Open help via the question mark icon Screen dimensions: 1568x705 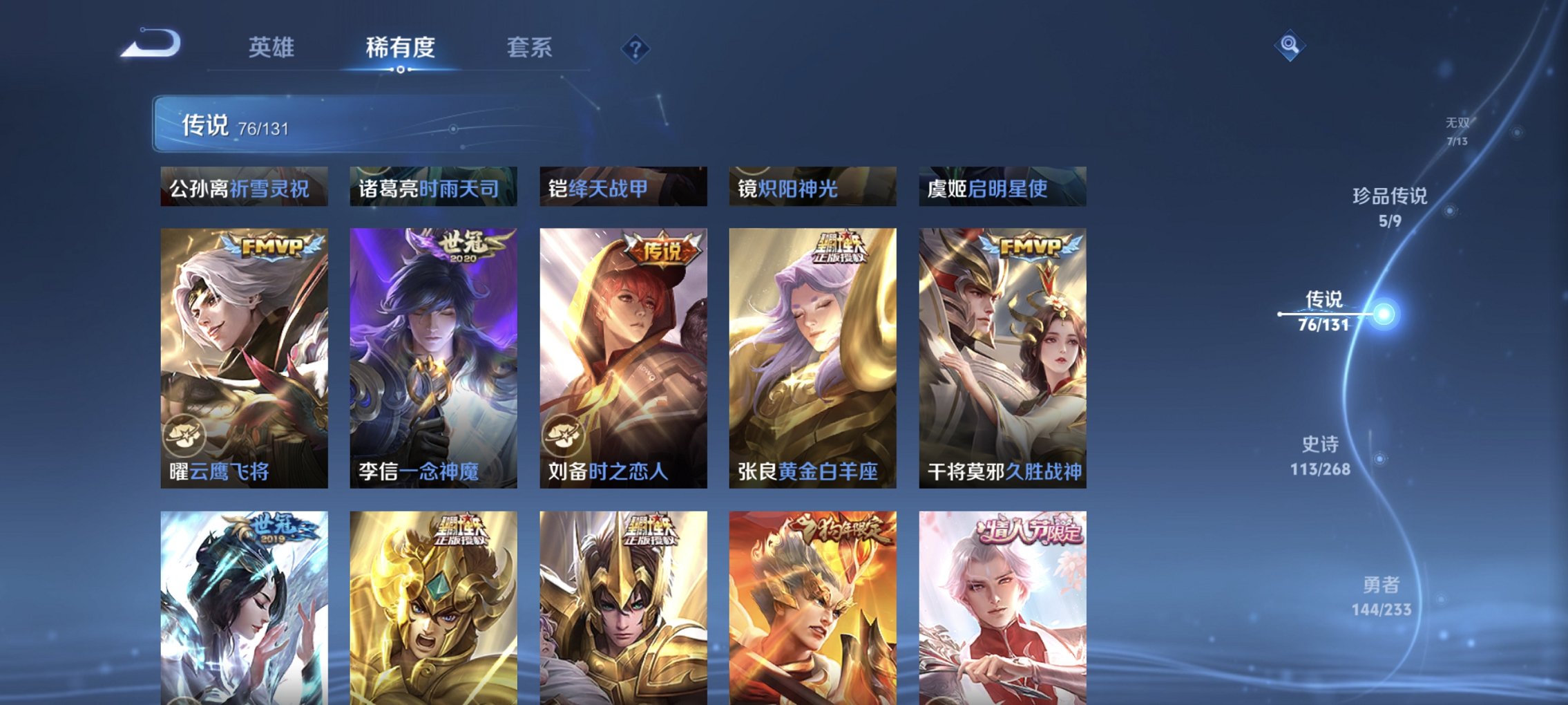pyautogui.click(x=635, y=48)
